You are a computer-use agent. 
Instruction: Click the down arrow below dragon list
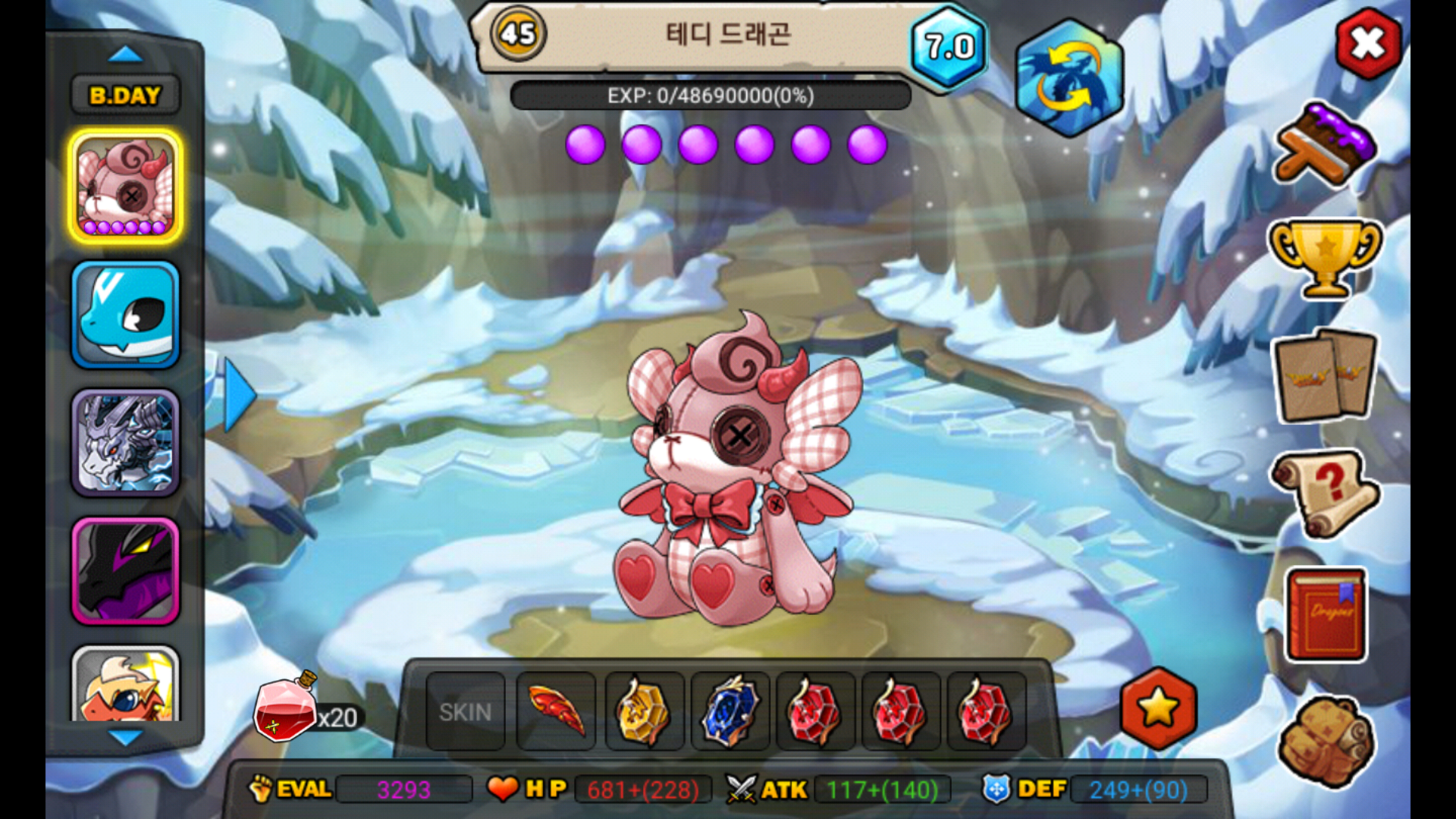click(125, 736)
